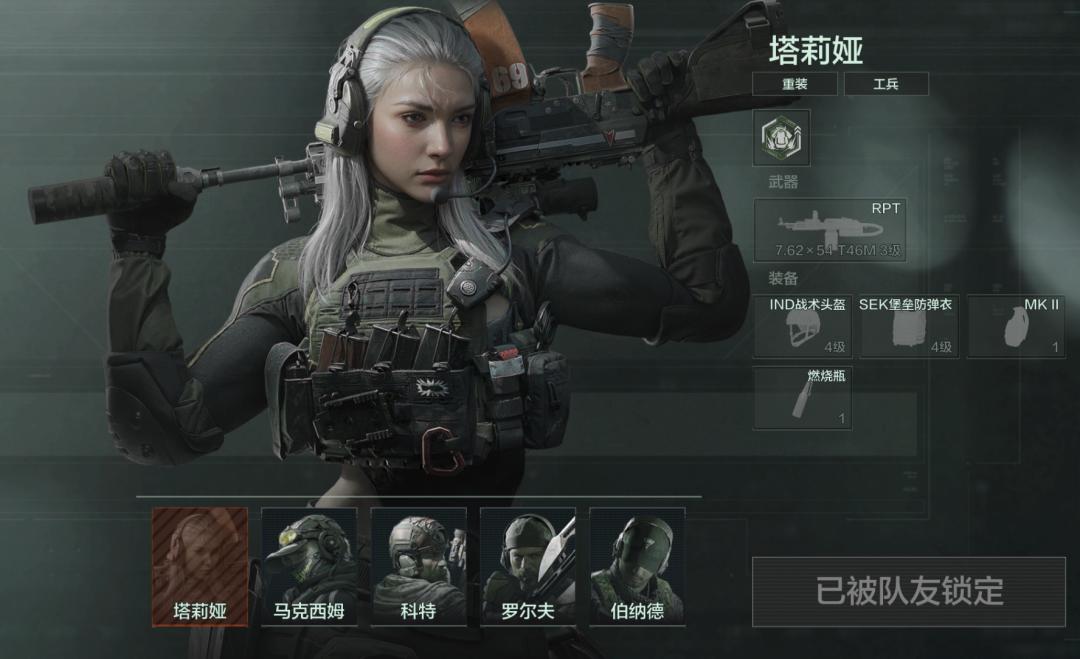Image resolution: width=1080 pixels, height=659 pixels.
Task: Choose the 马克西姆 character tile
Action: click(309, 566)
